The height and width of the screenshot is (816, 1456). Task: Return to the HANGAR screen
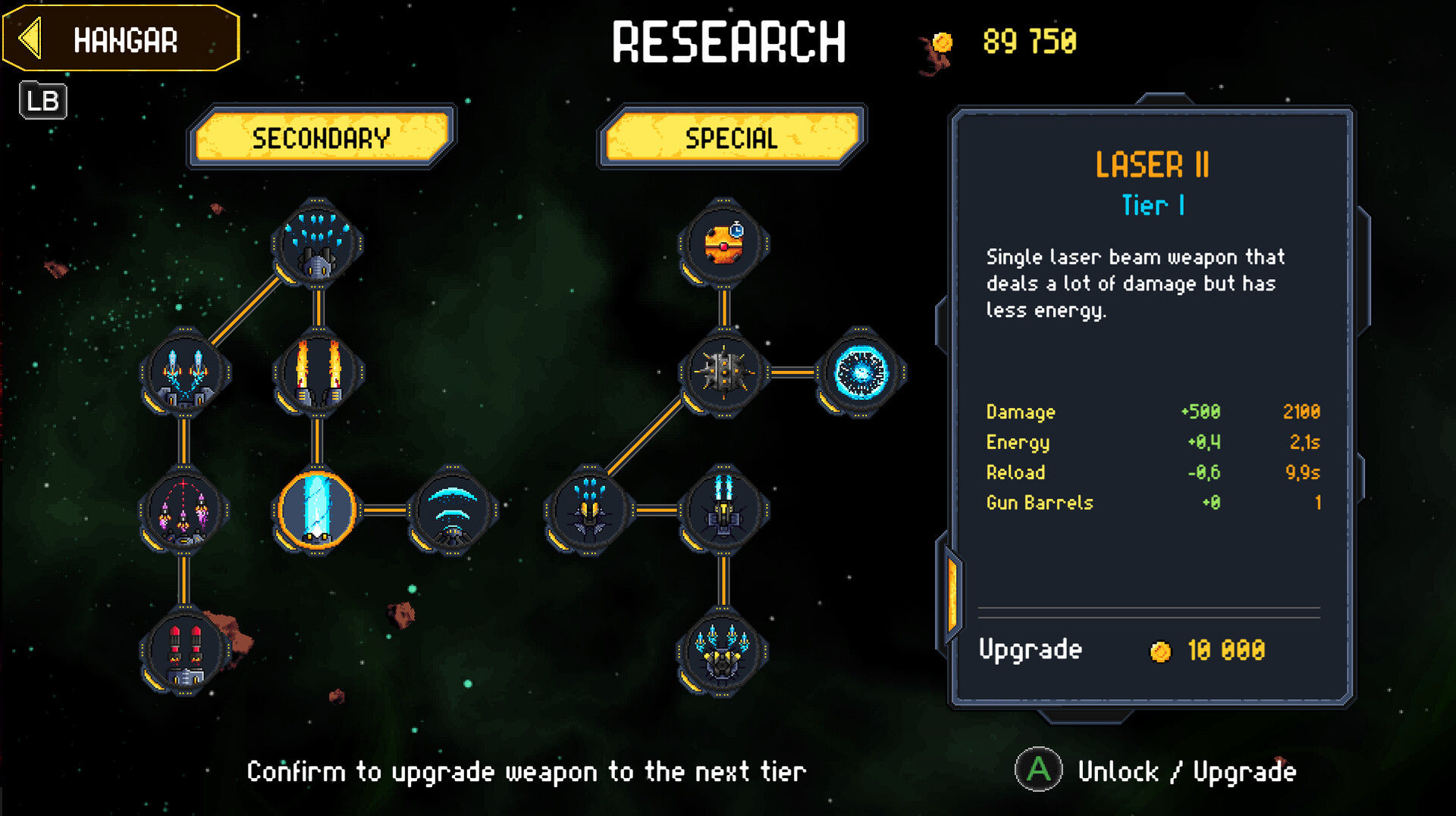(x=121, y=37)
